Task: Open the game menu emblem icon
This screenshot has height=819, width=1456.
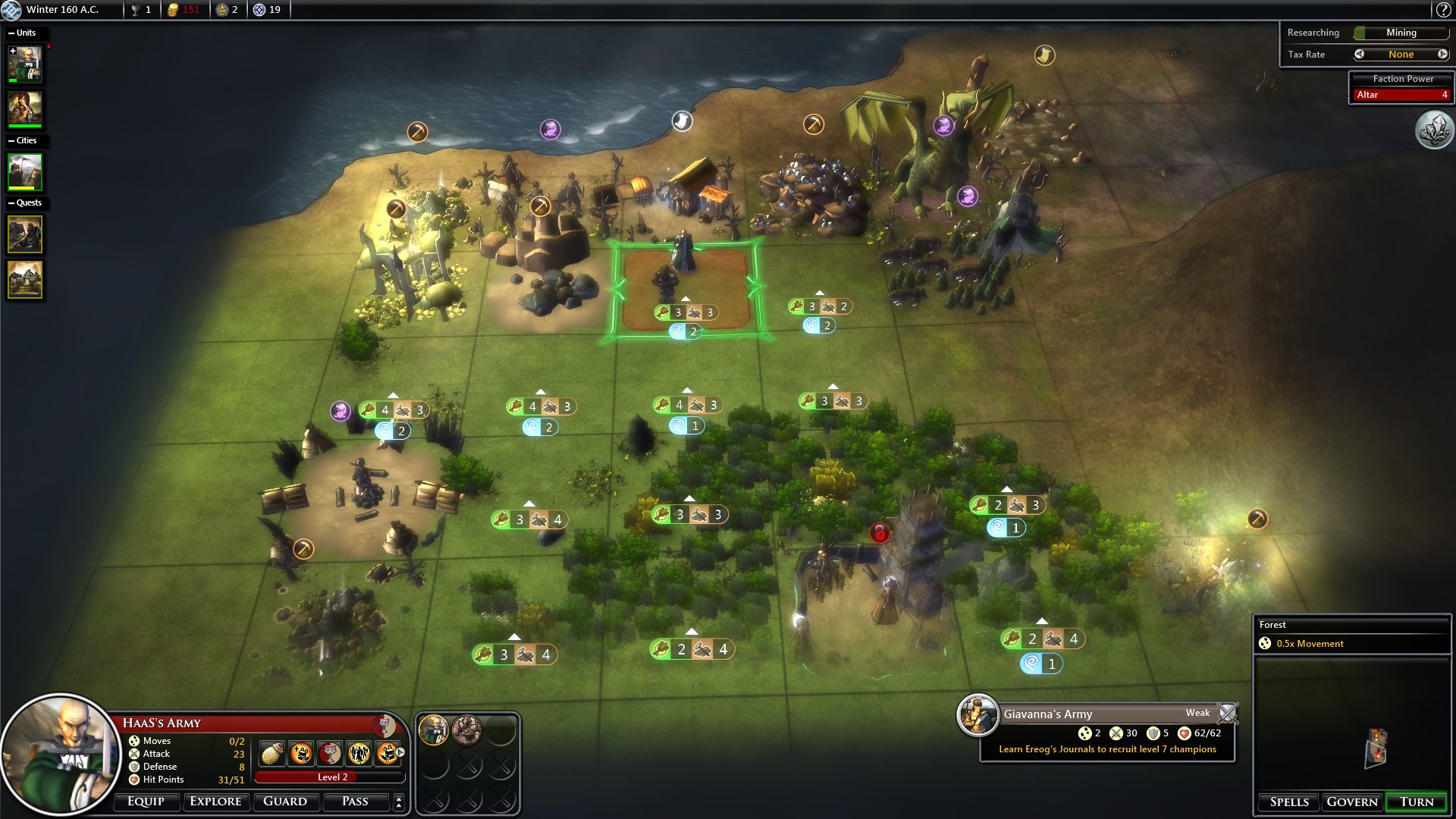Action: pos(11,10)
